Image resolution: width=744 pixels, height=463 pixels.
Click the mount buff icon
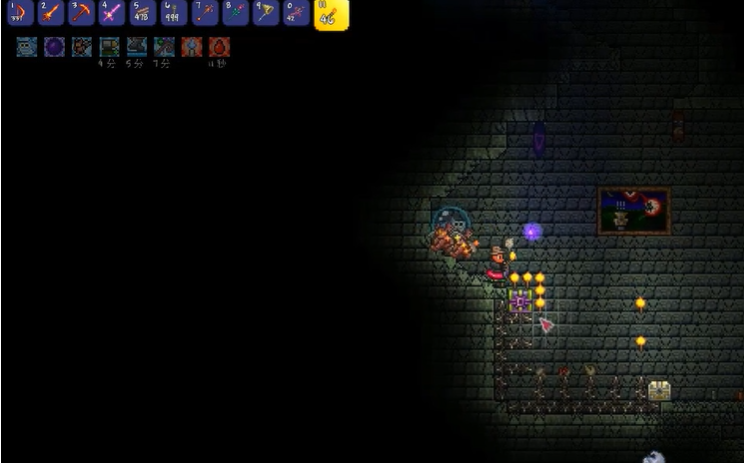point(82,47)
